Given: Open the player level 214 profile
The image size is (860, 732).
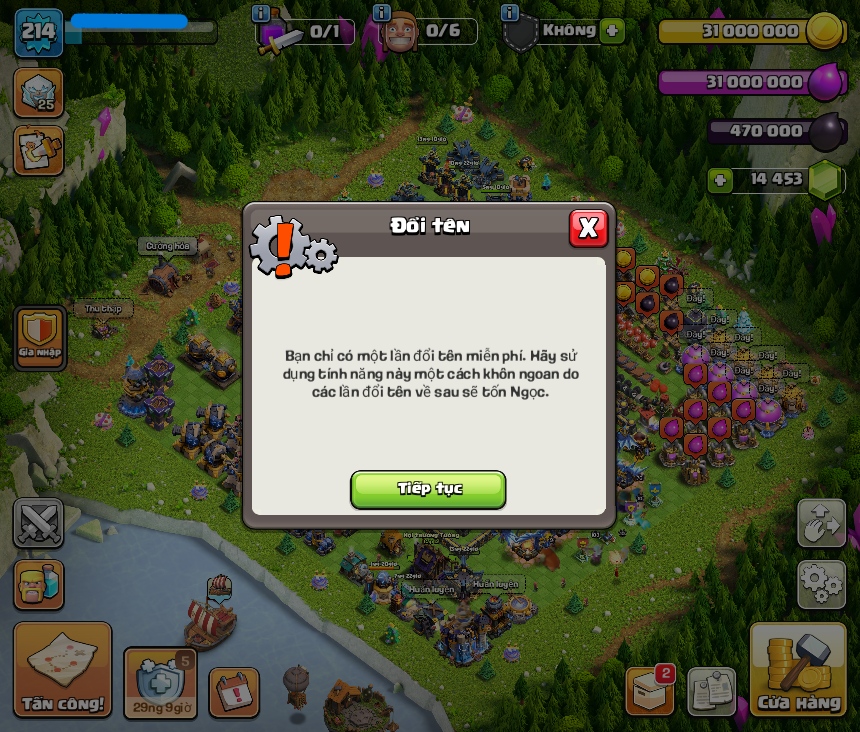Looking at the screenshot, I should (x=39, y=32).
